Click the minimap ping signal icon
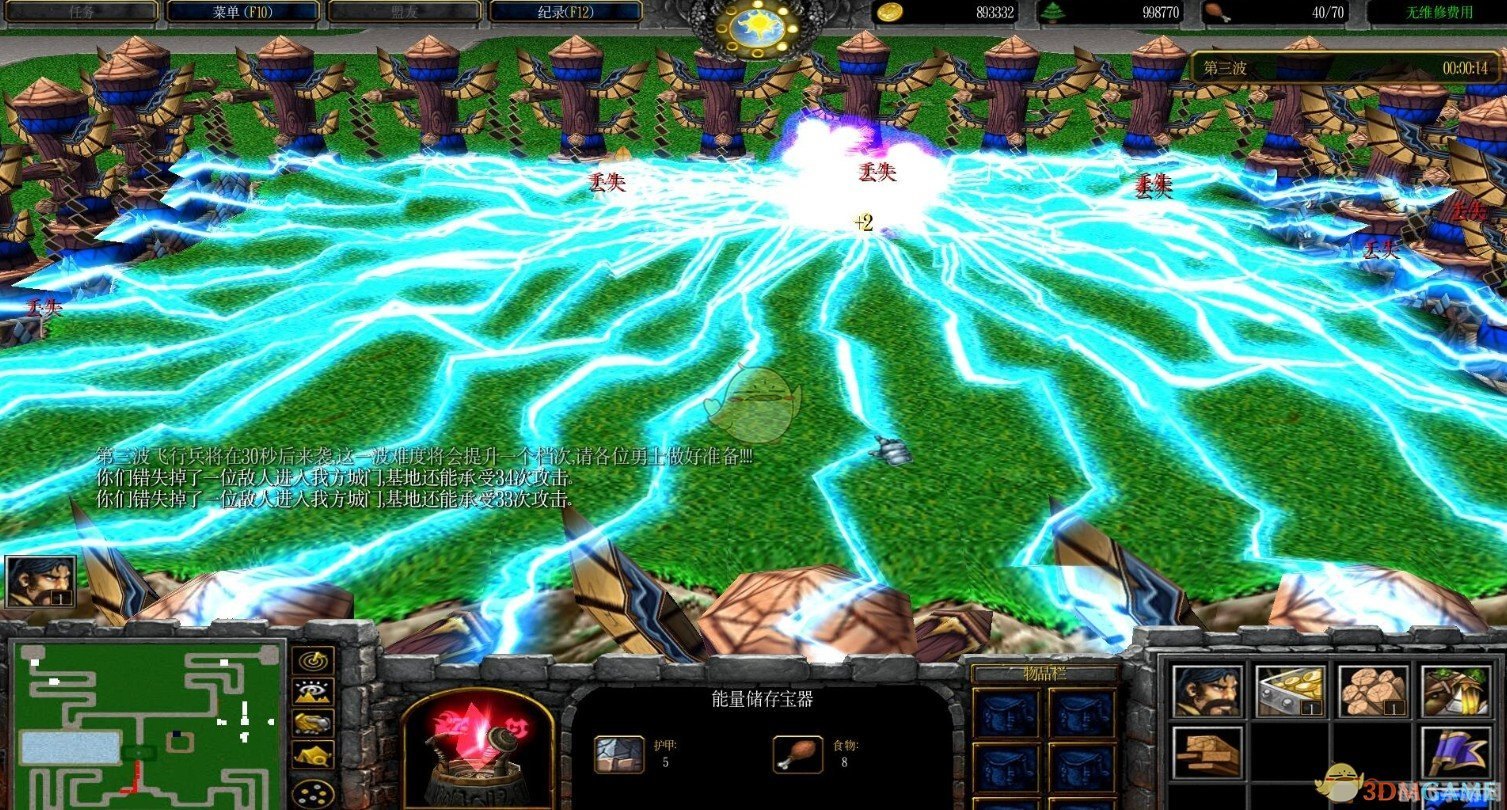Image resolution: width=1507 pixels, height=810 pixels. coord(312,660)
